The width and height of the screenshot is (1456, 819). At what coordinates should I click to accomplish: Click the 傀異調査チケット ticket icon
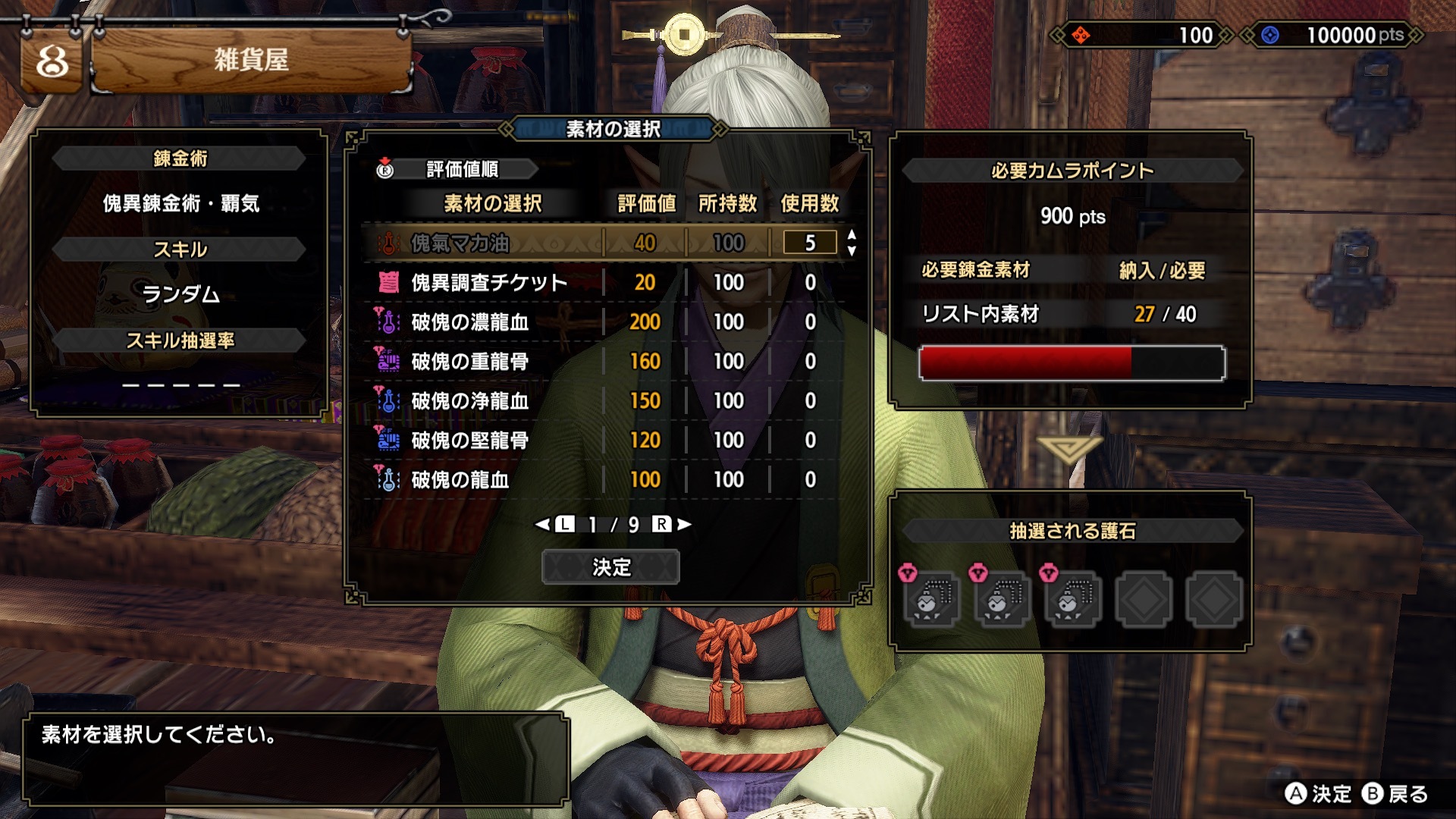pyautogui.click(x=387, y=282)
